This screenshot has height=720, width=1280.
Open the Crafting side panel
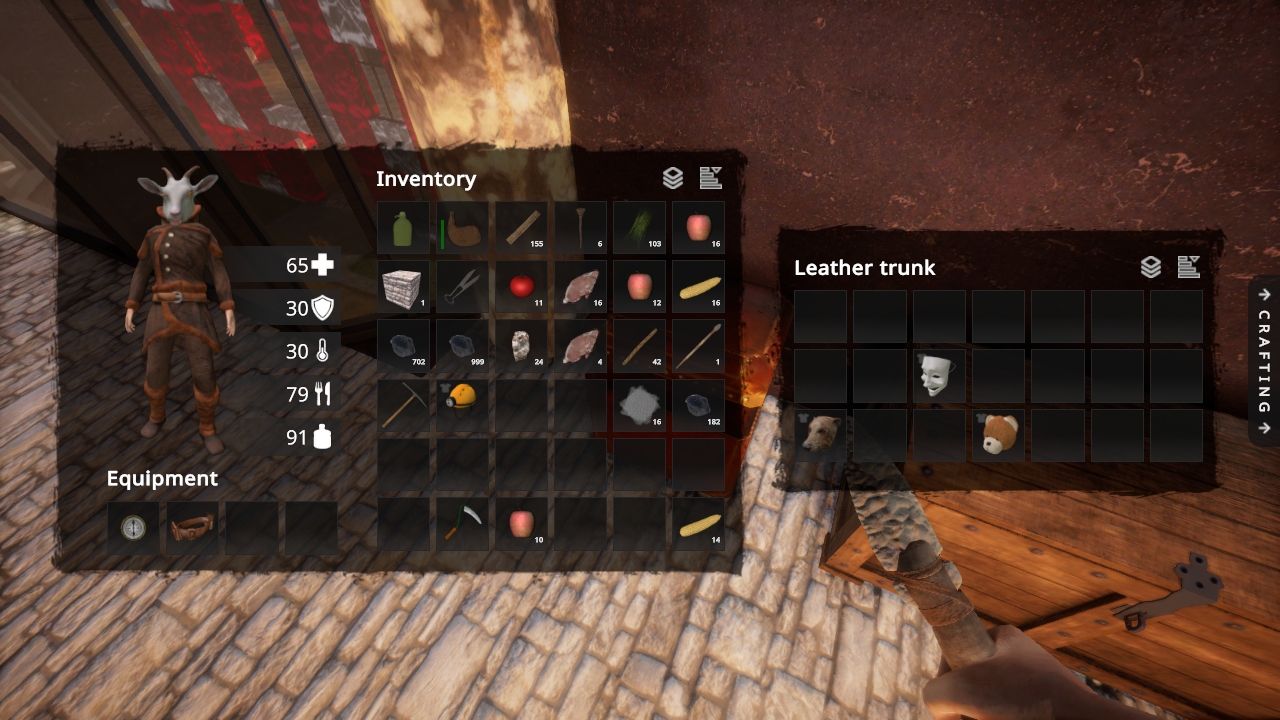(1264, 360)
